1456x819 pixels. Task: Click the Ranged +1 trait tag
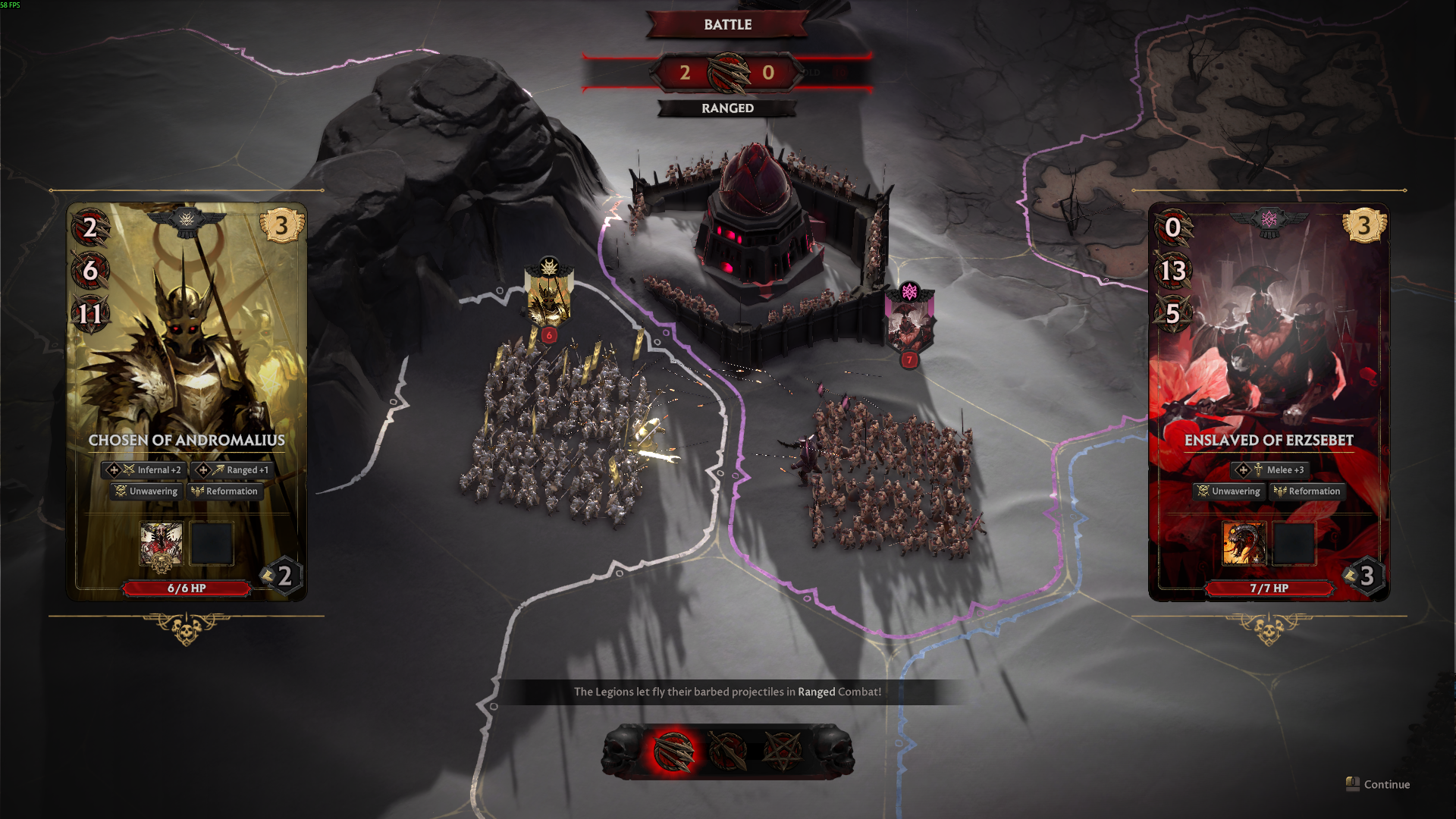(x=233, y=470)
